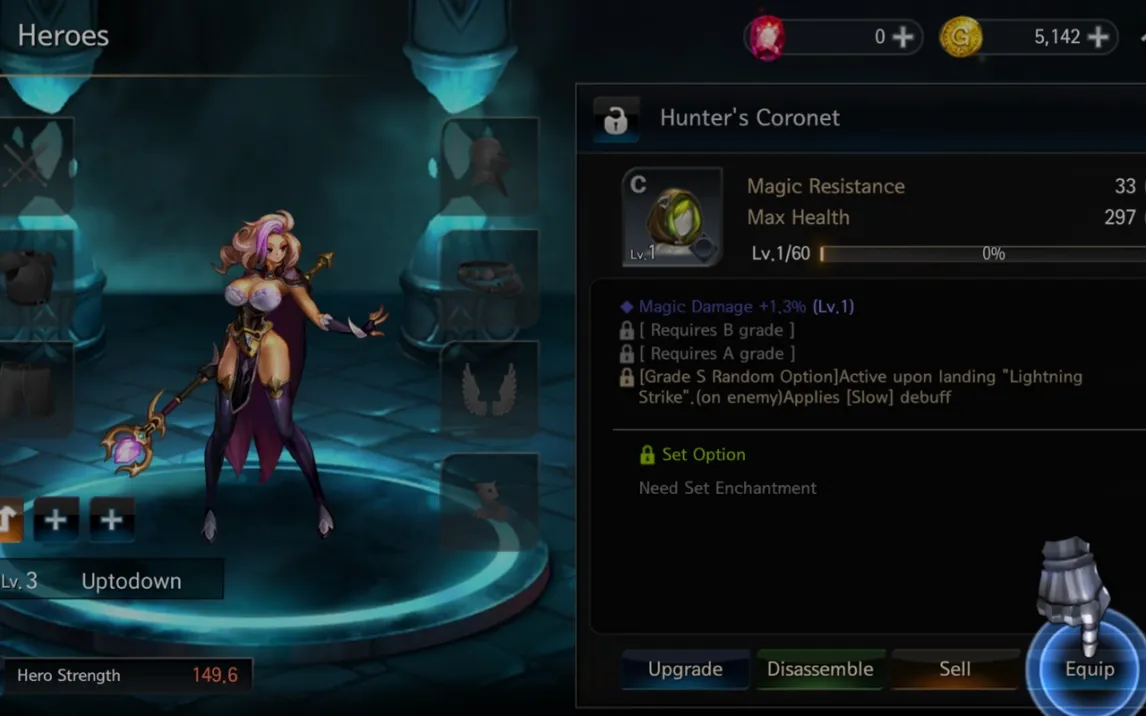1146x716 pixels.
Task: Equip the Hunter's Coronet
Action: coord(1088,669)
